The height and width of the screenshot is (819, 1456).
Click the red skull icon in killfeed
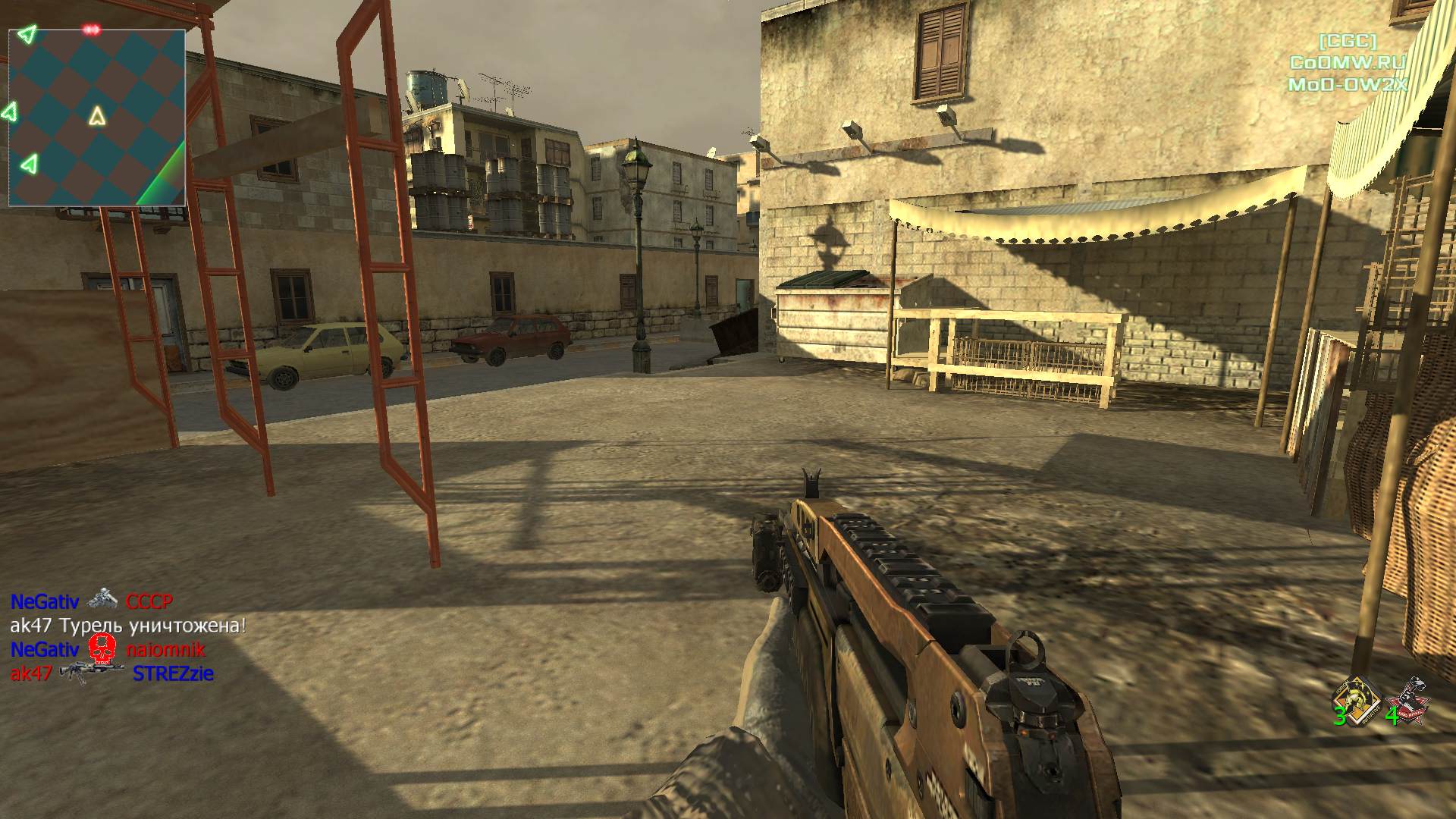(102, 650)
